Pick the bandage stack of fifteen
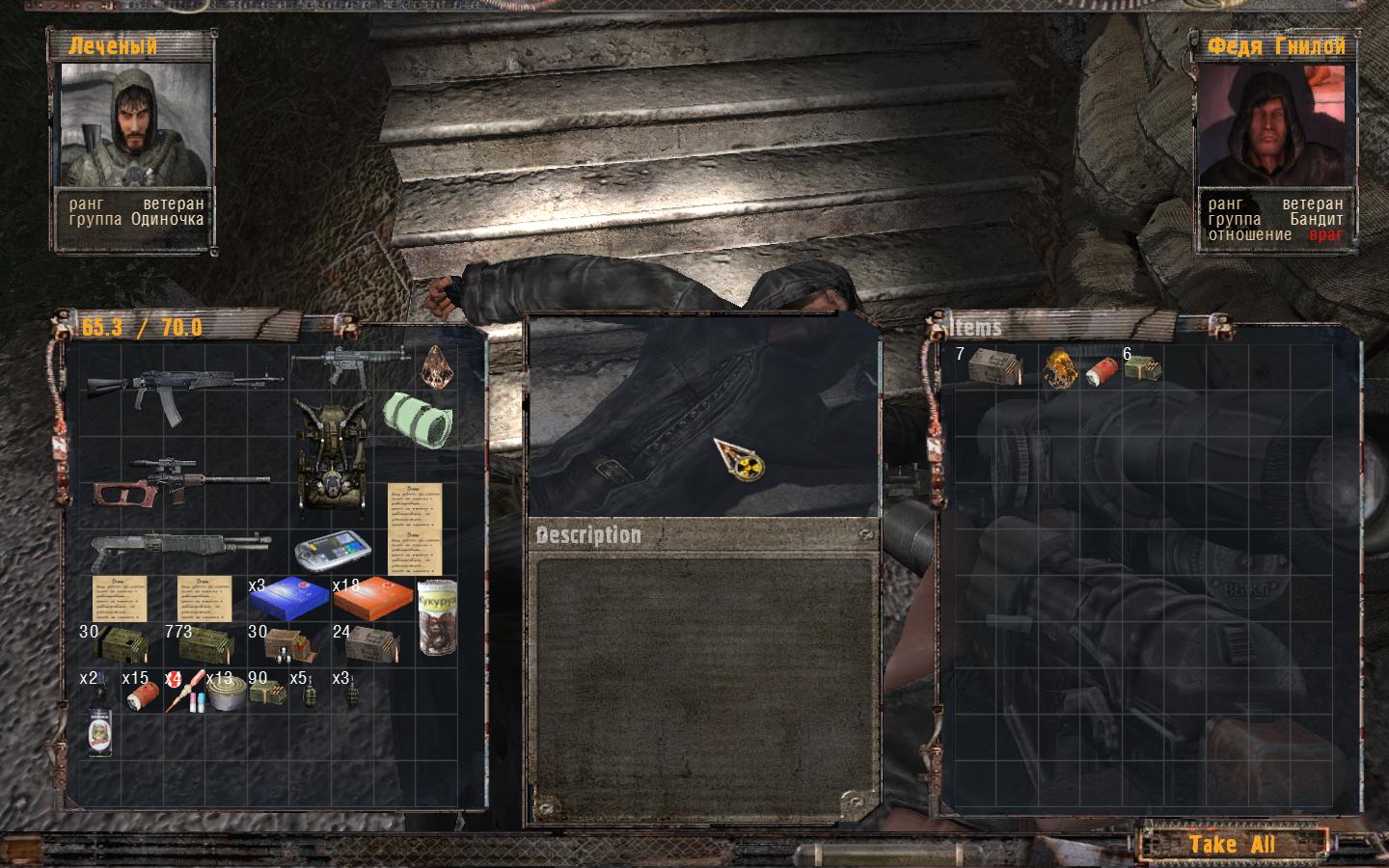This screenshot has height=868, width=1389. [143, 695]
